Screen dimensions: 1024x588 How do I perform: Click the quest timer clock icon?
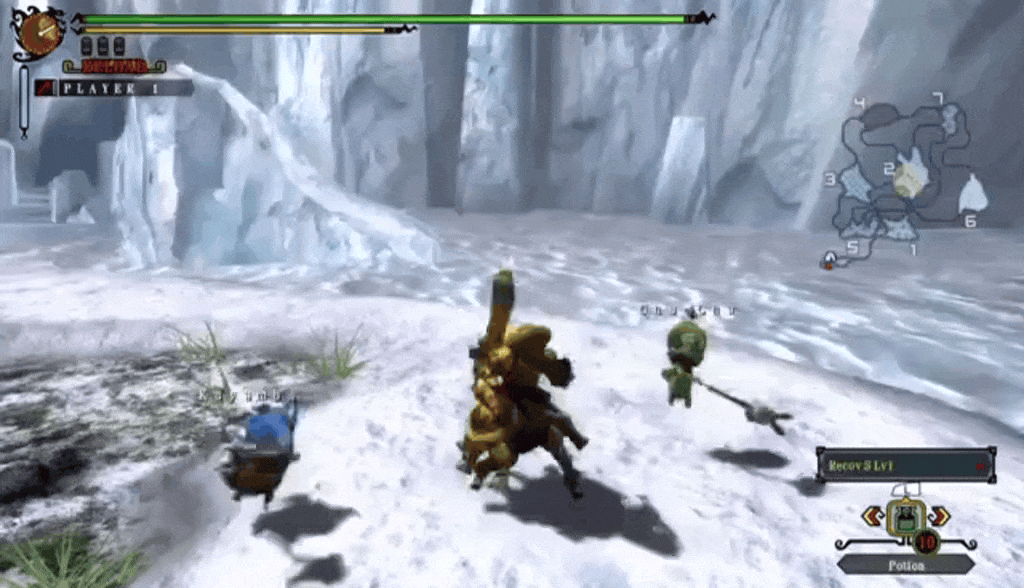[x=40, y=33]
